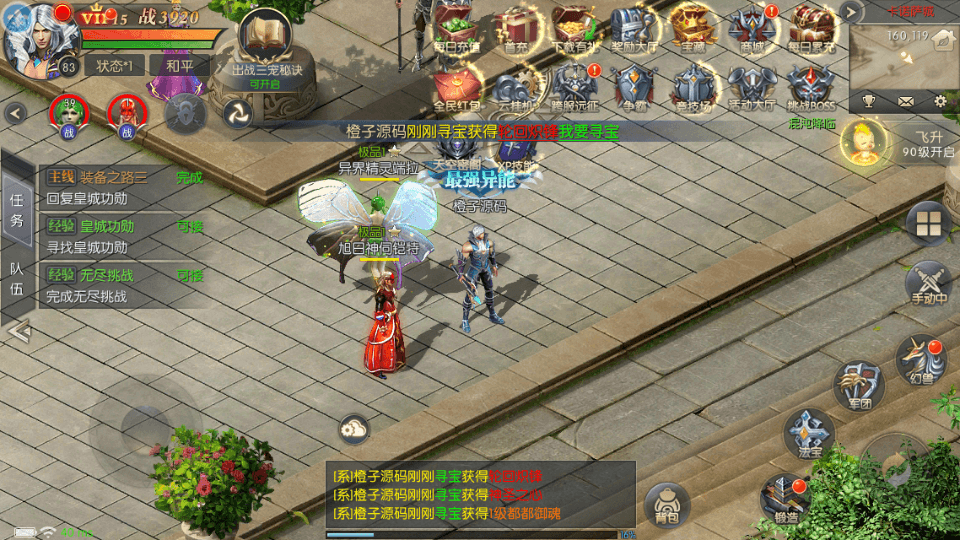
Task: Open settings with the gear icon
Action: click(940, 101)
